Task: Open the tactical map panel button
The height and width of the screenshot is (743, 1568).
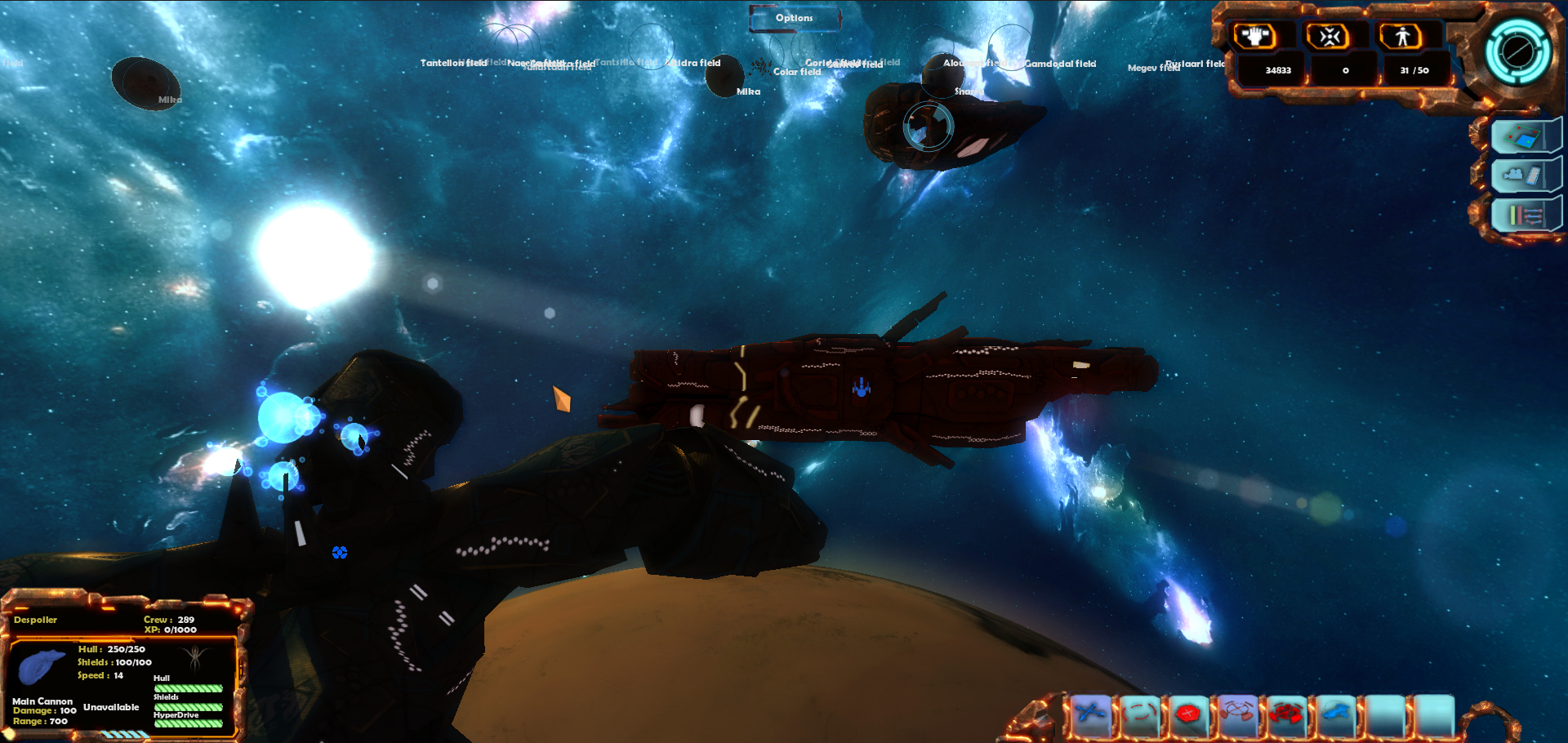Action: (x=1523, y=136)
